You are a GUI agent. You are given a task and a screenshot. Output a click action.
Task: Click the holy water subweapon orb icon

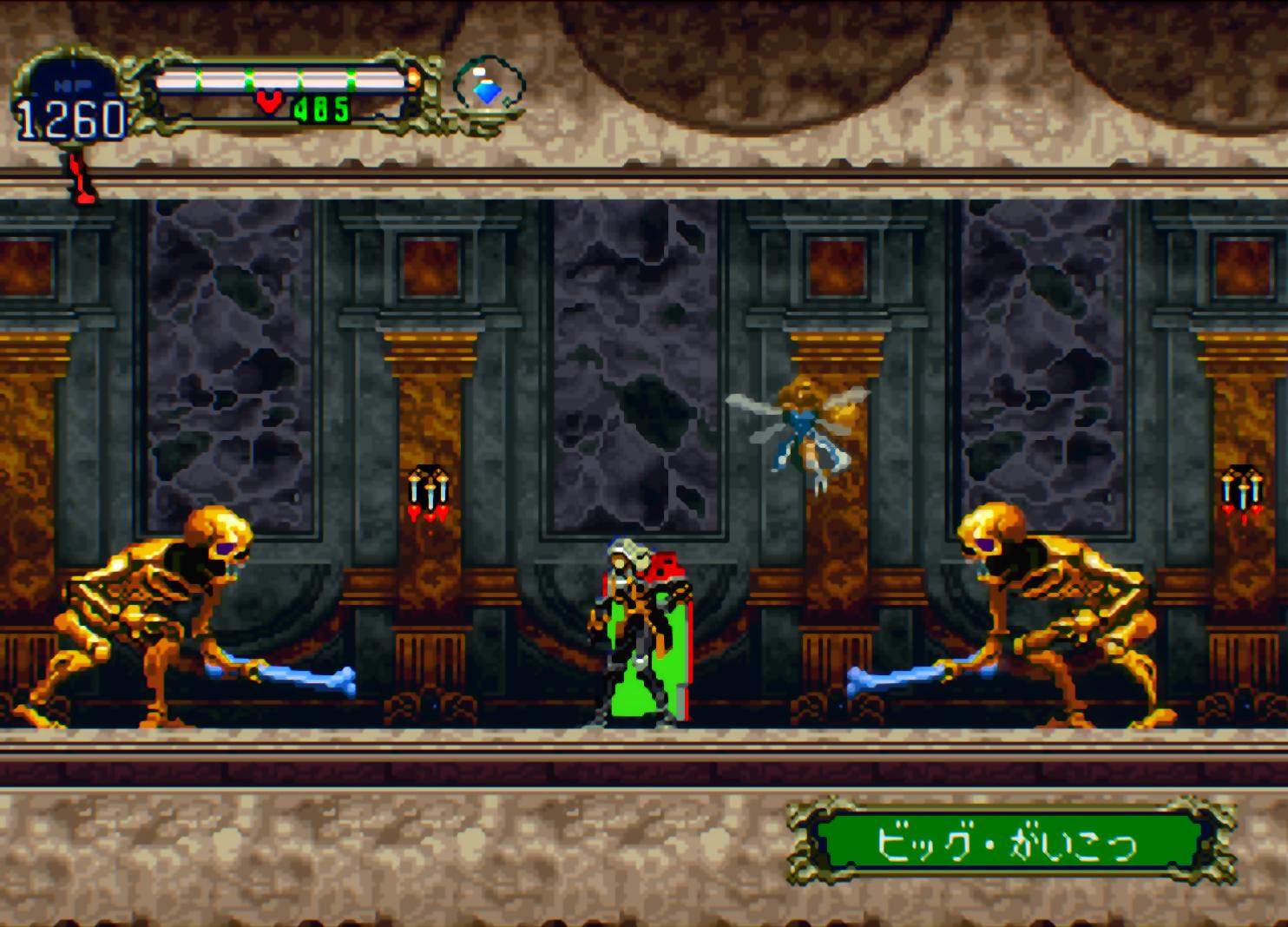(x=489, y=89)
